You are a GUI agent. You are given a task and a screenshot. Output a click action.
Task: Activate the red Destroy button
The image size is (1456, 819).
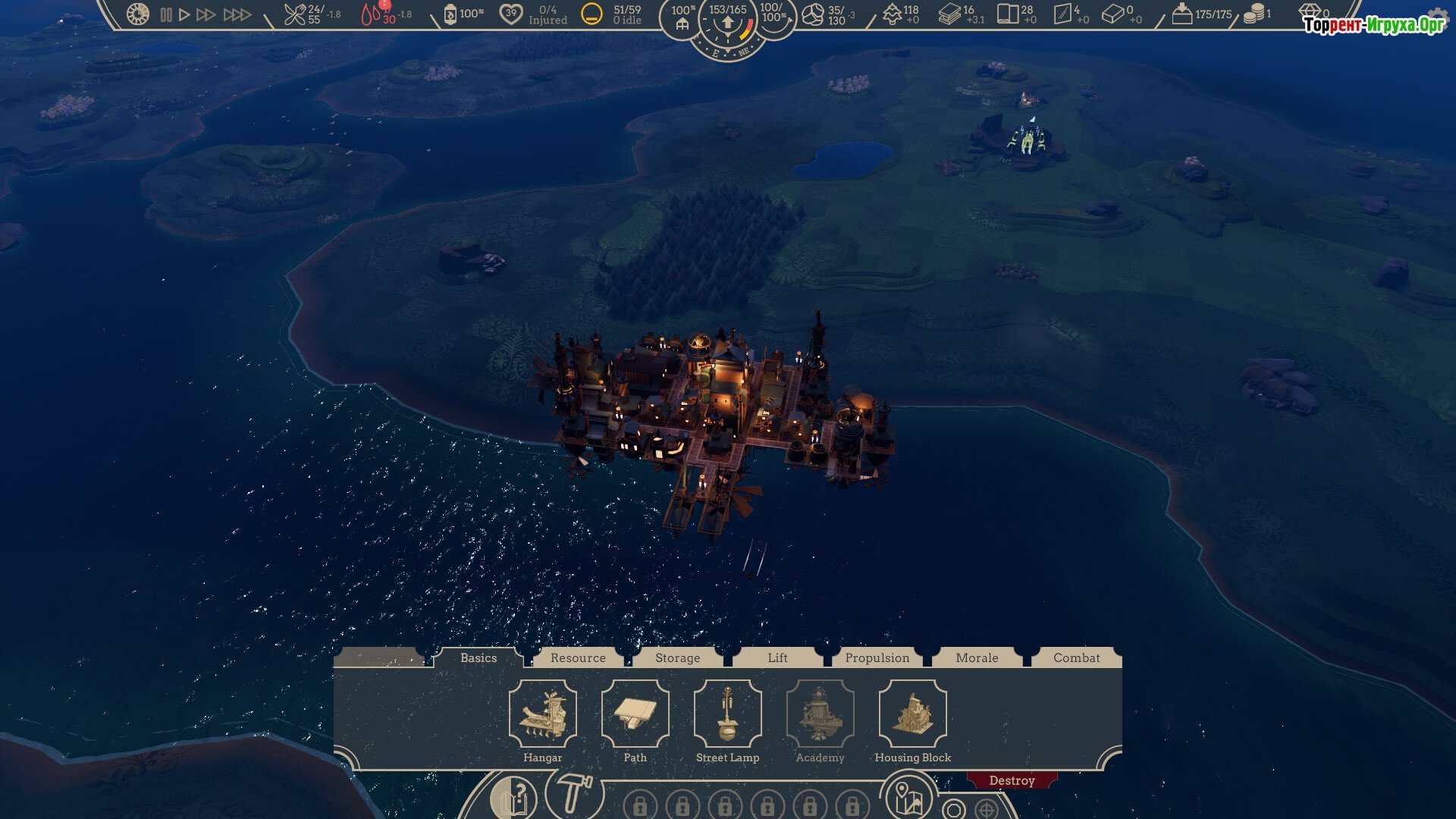[1012, 781]
